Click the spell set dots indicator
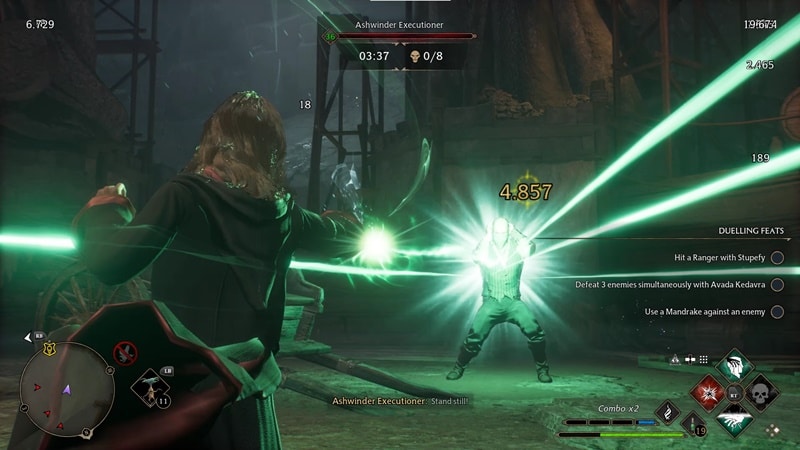800x450 pixels. [704, 359]
